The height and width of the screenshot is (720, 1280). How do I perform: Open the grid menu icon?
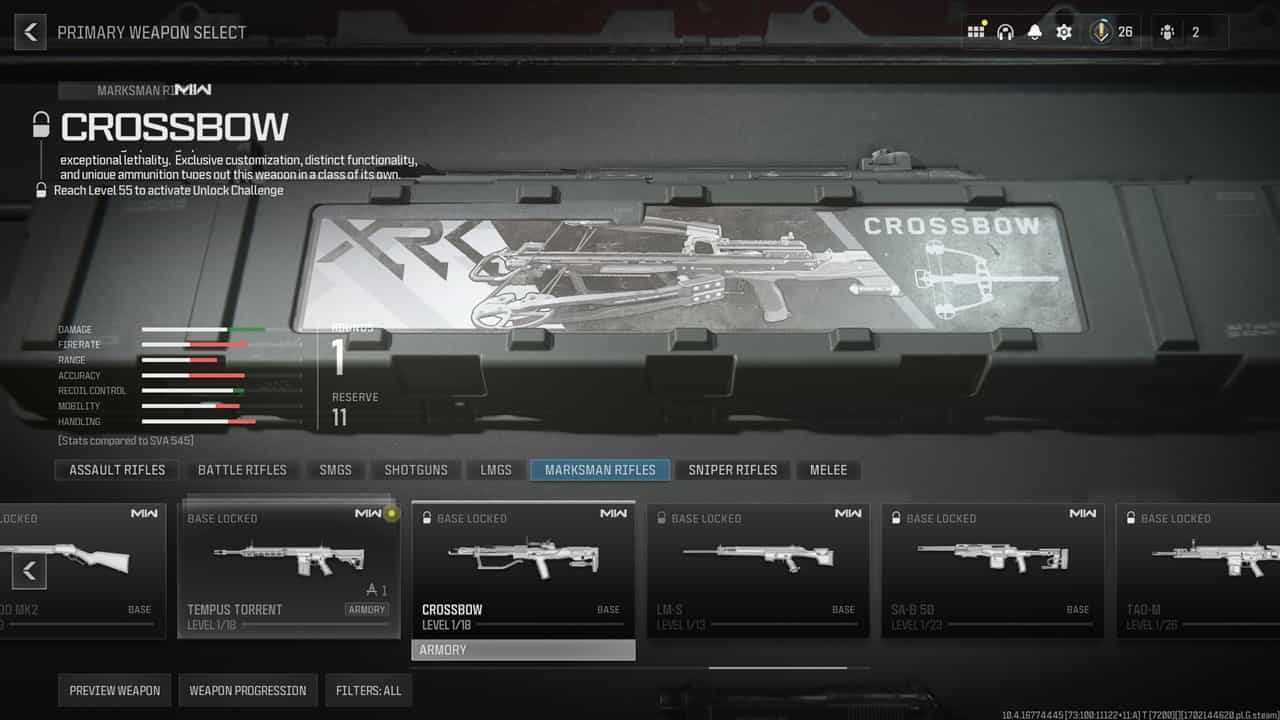coord(975,32)
